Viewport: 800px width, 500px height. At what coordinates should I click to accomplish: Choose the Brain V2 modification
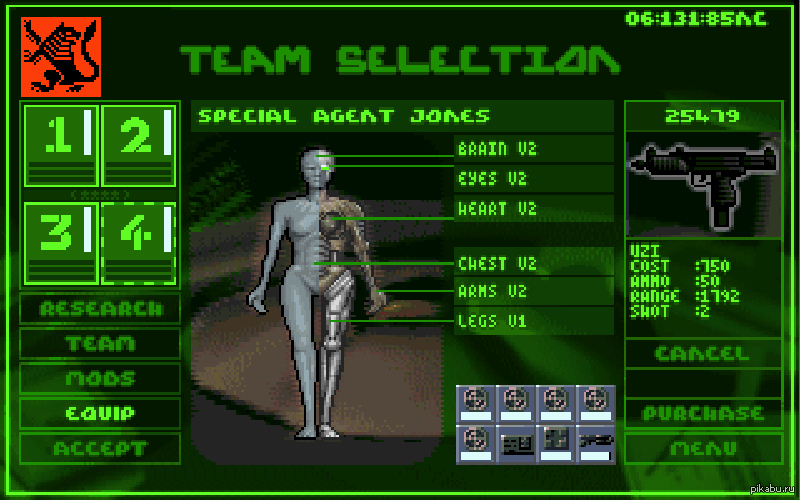coord(533,150)
